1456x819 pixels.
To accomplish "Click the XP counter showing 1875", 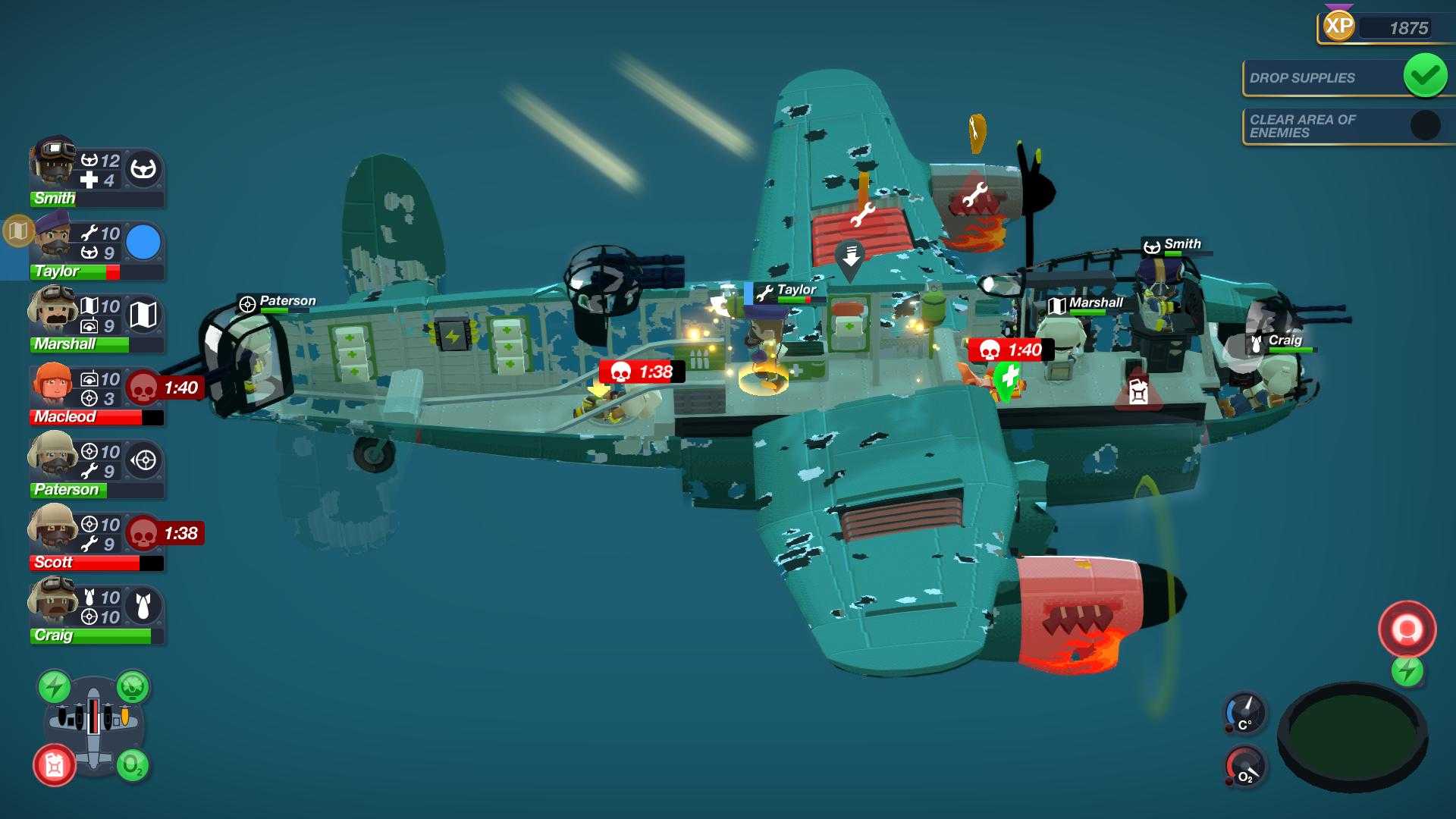I will (1407, 29).
